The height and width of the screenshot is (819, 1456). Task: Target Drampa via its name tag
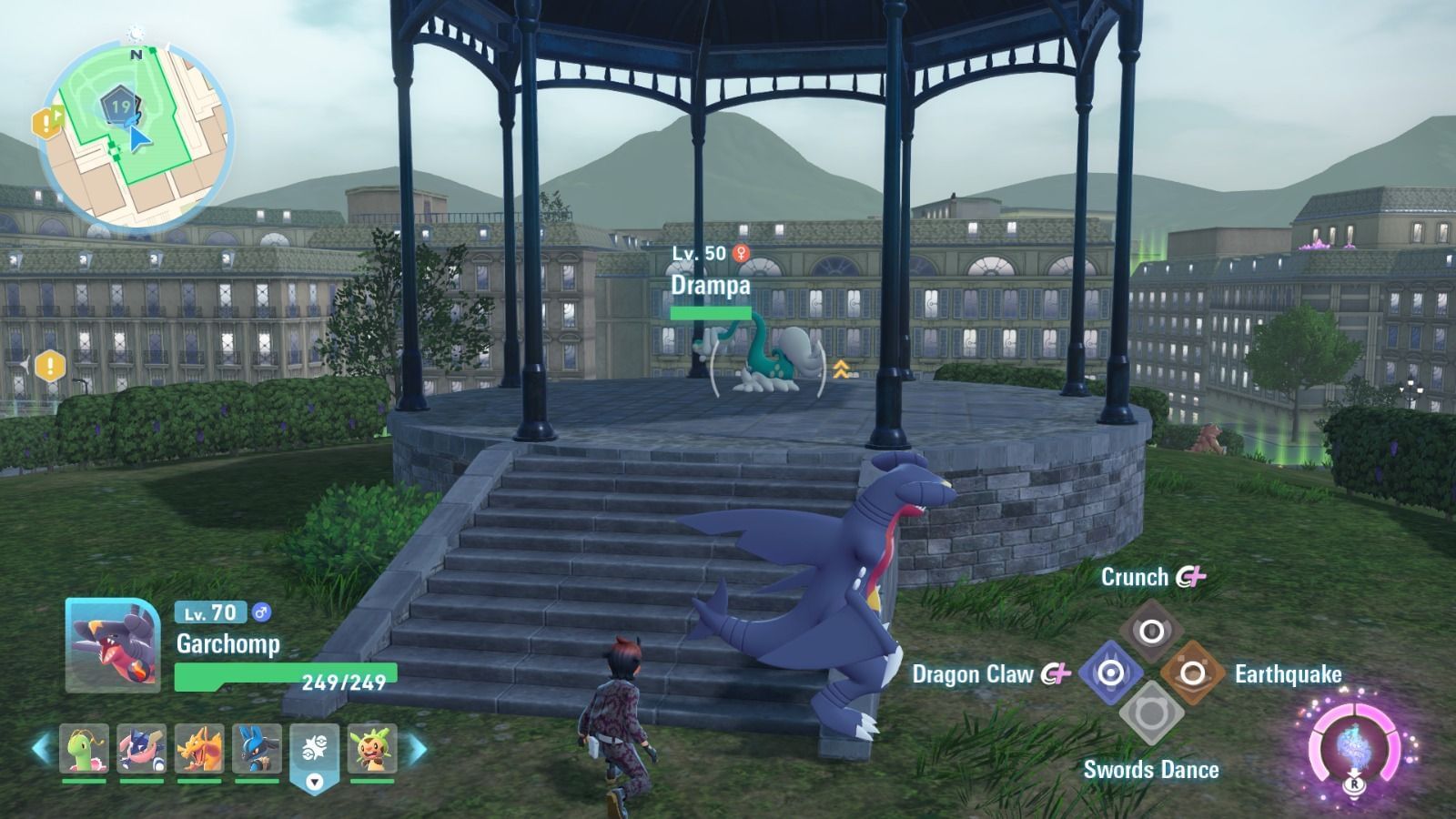711,285
